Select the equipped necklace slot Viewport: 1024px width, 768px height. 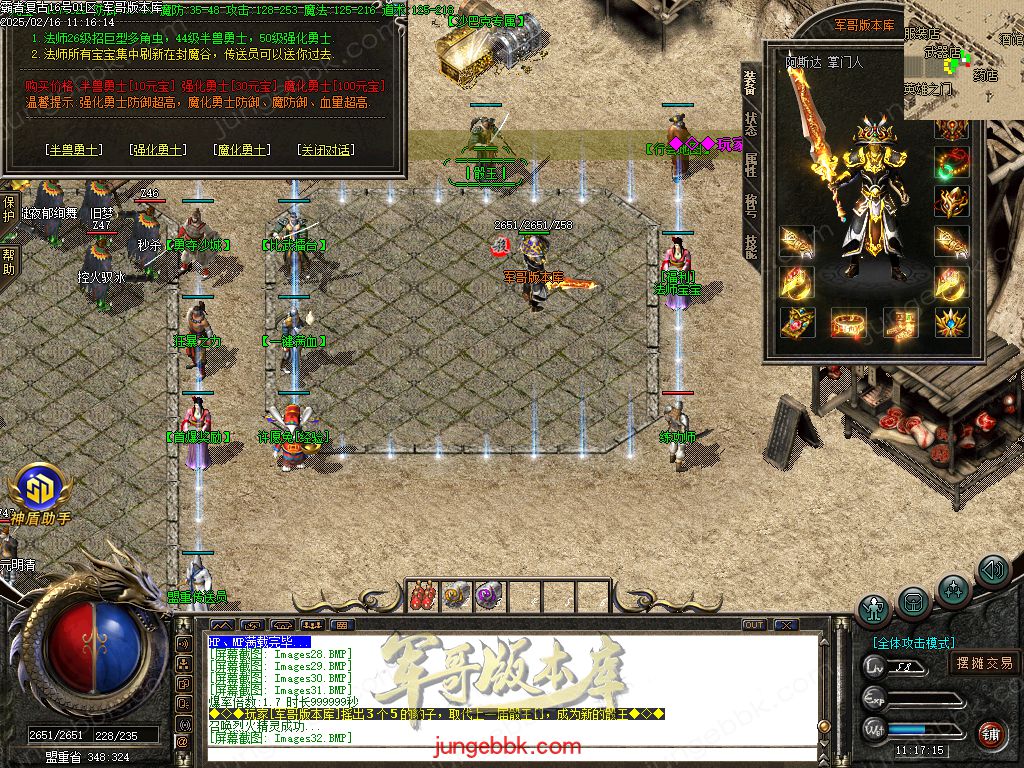pos(951,163)
